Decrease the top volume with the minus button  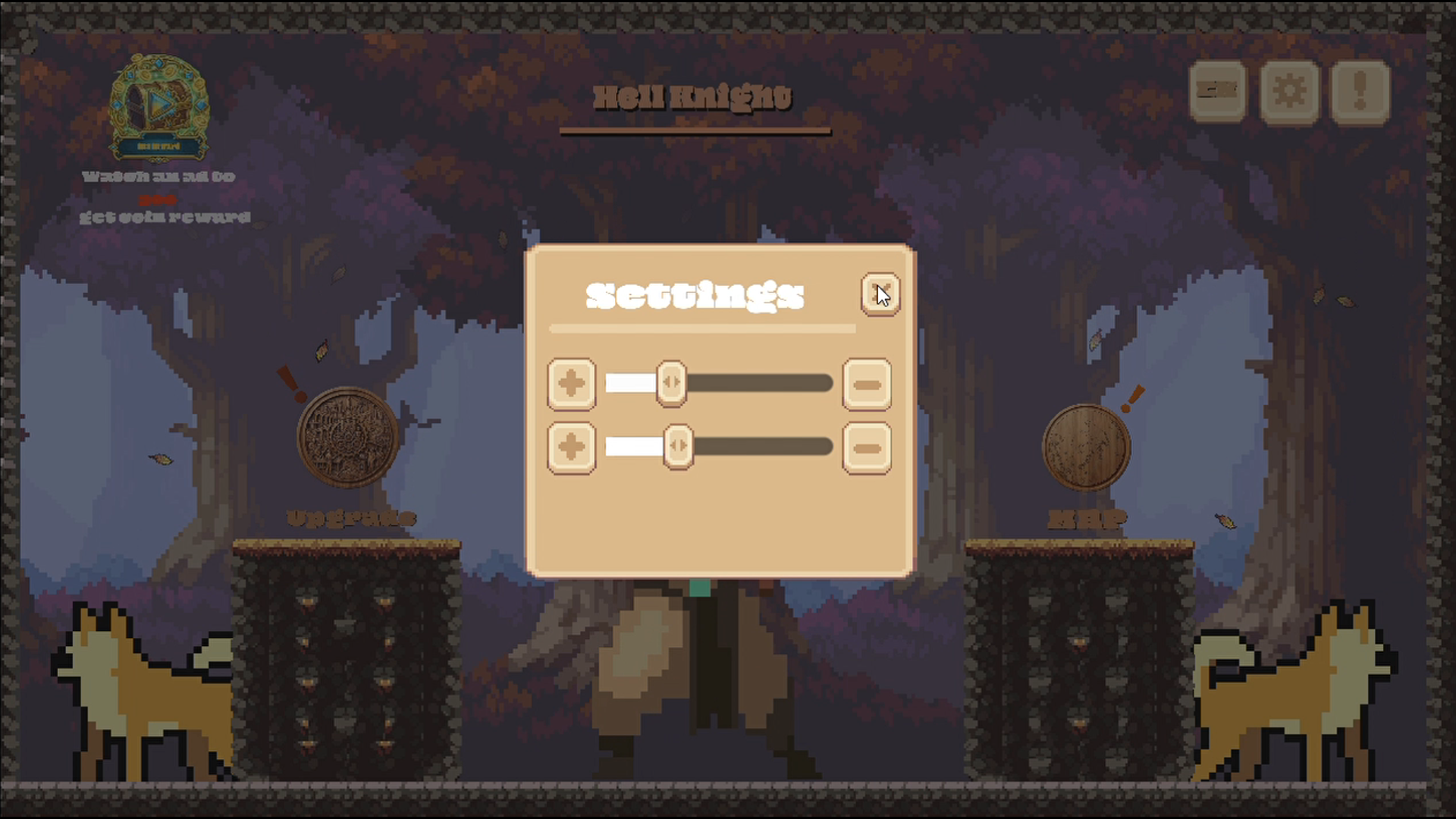coord(867,384)
